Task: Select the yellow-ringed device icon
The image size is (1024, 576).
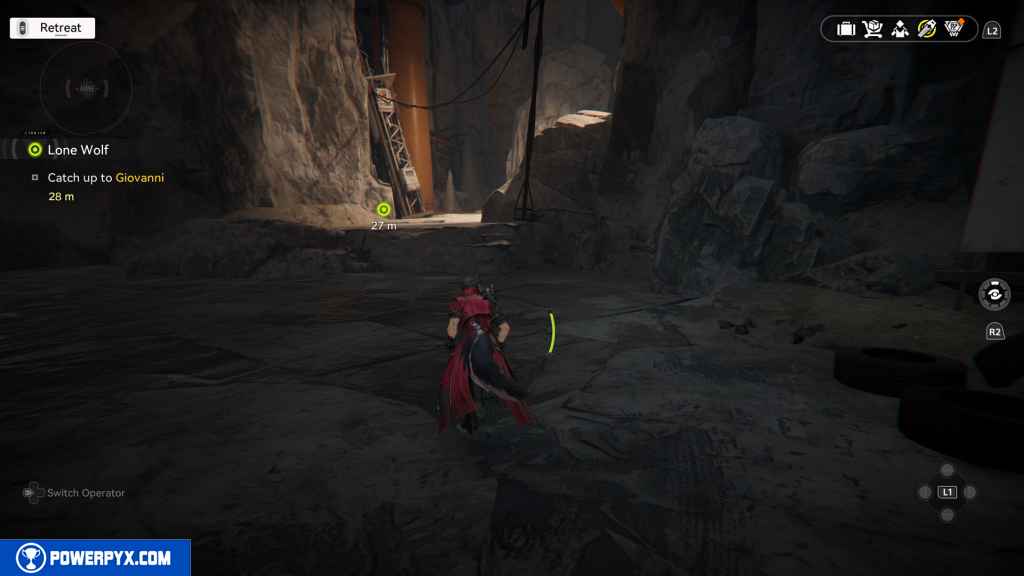Action: 926,29
